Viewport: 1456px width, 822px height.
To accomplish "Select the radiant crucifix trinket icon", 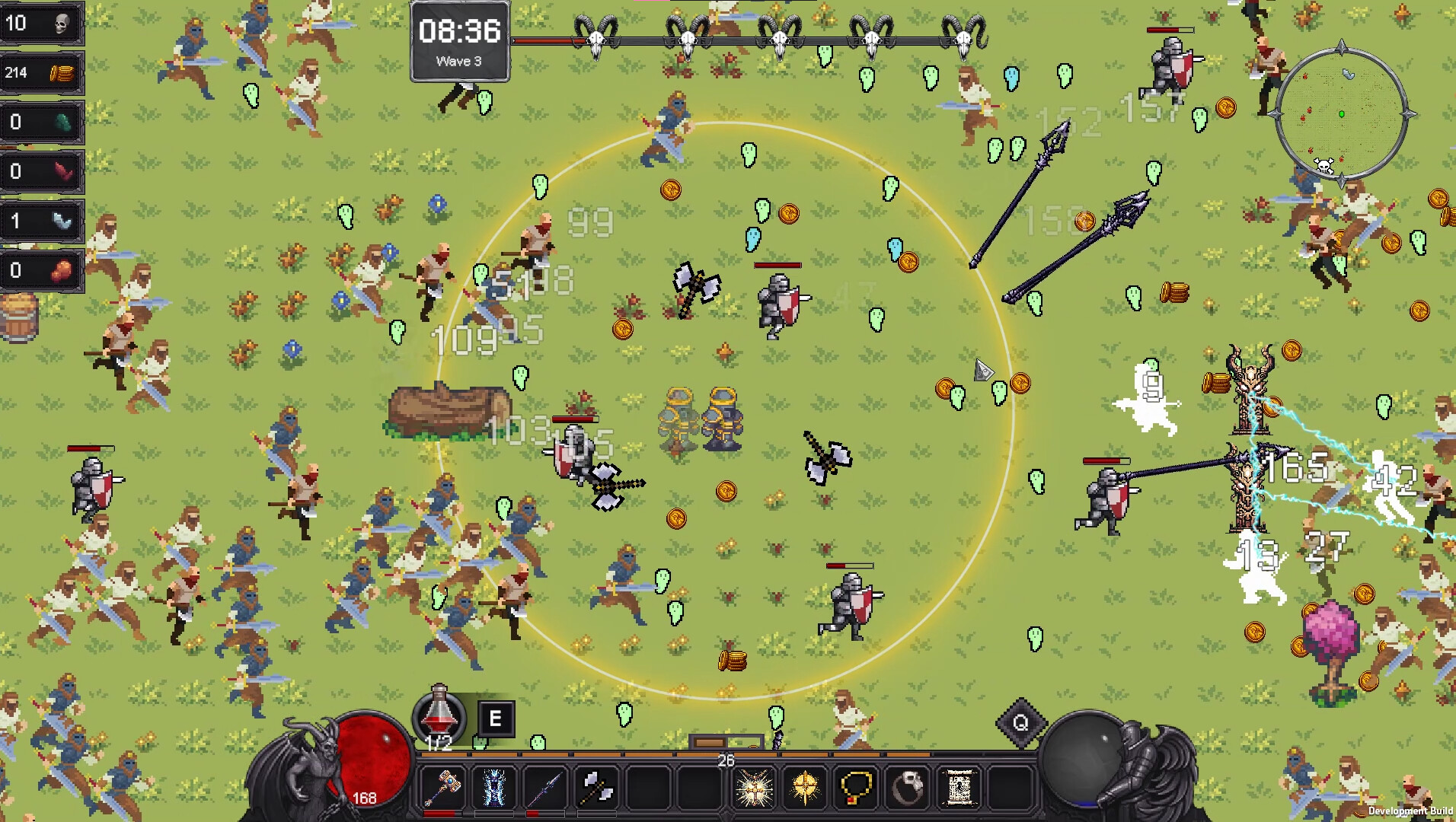I will [x=755, y=788].
